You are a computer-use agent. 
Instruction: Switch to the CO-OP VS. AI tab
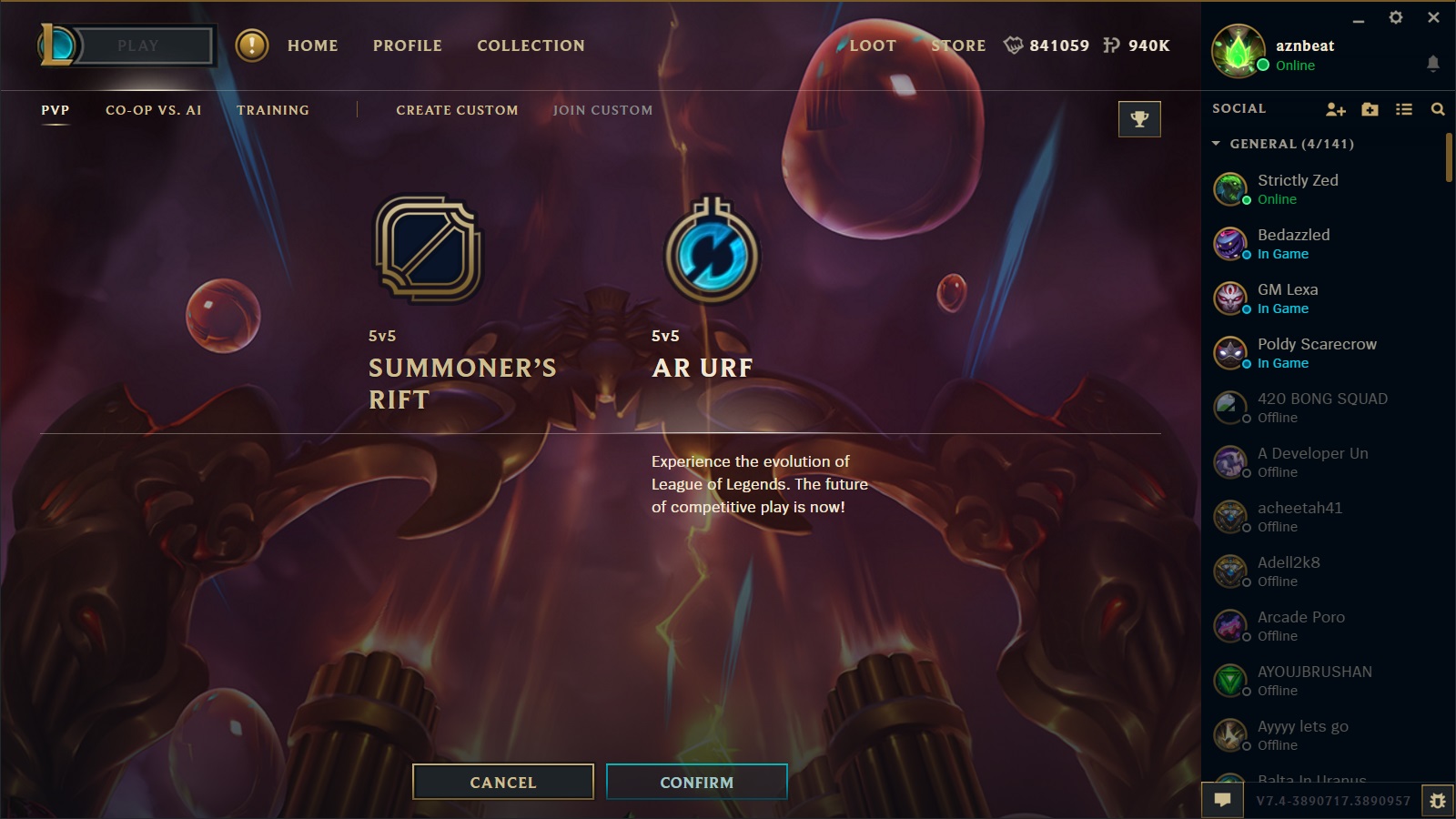152,109
